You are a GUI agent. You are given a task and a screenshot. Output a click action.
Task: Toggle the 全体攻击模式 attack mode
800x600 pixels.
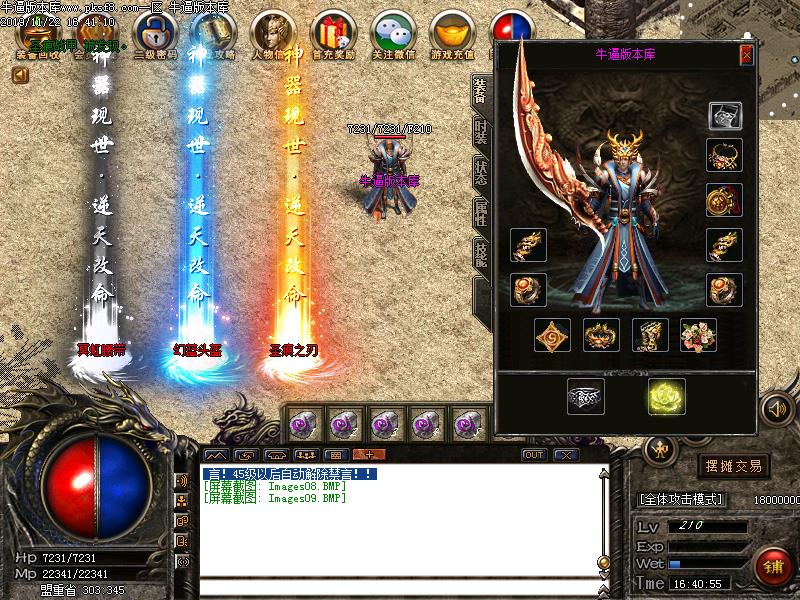[x=688, y=498]
